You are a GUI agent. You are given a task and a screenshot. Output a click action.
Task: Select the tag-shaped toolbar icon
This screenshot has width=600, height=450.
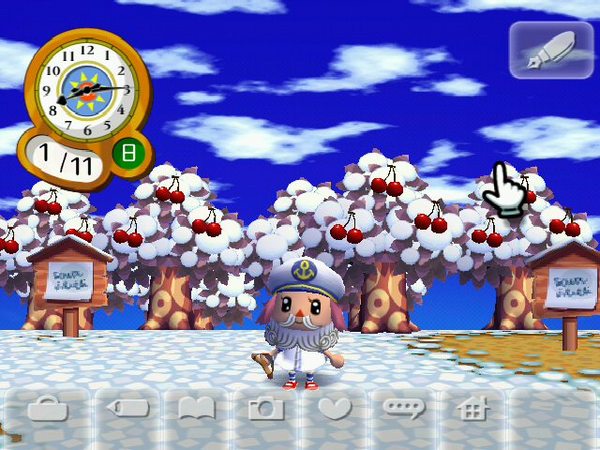coord(127,408)
